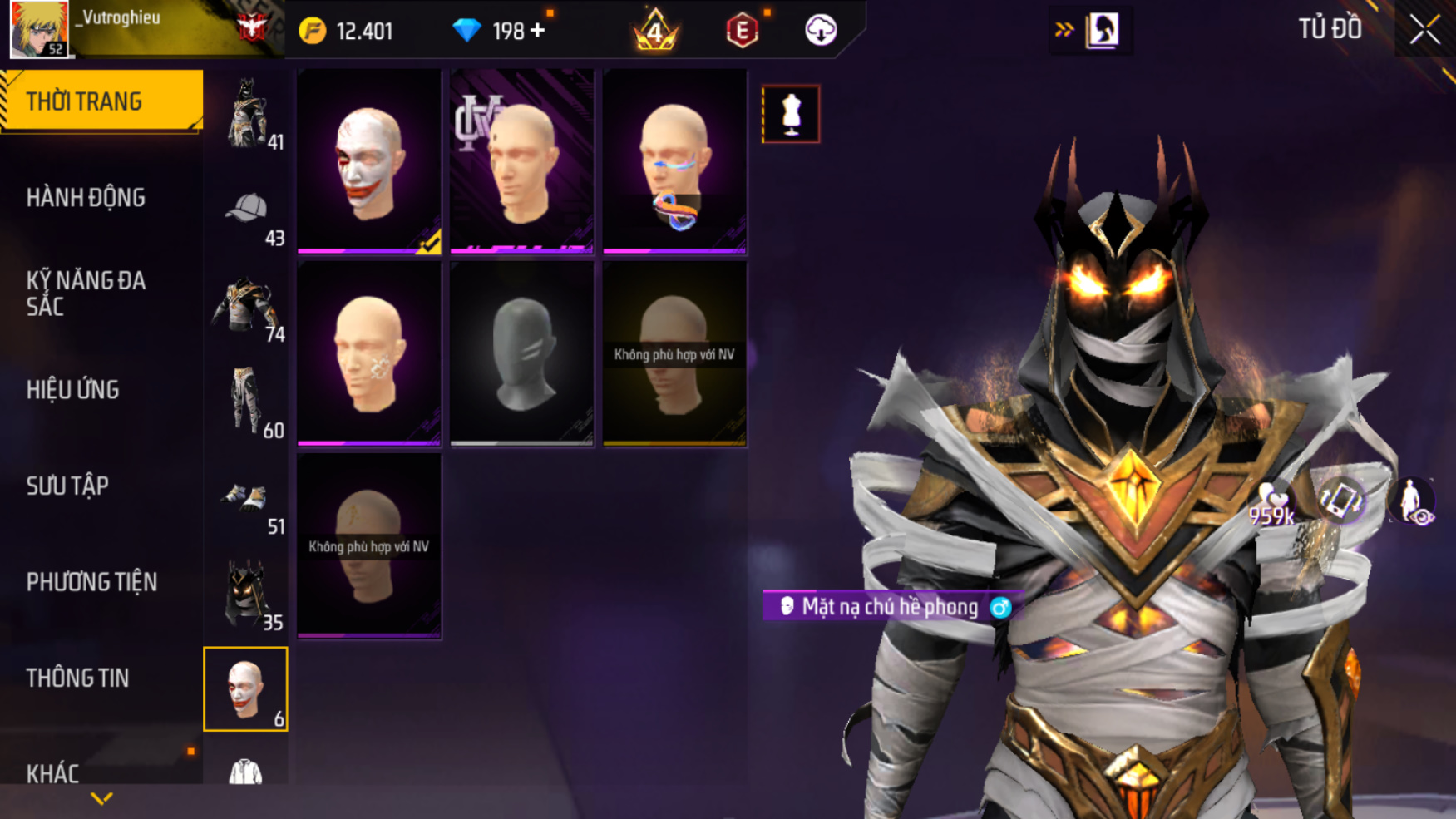1456x819 pixels.
Task: Open the player profile avatar
Action: pyautogui.click(x=38, y=29)
